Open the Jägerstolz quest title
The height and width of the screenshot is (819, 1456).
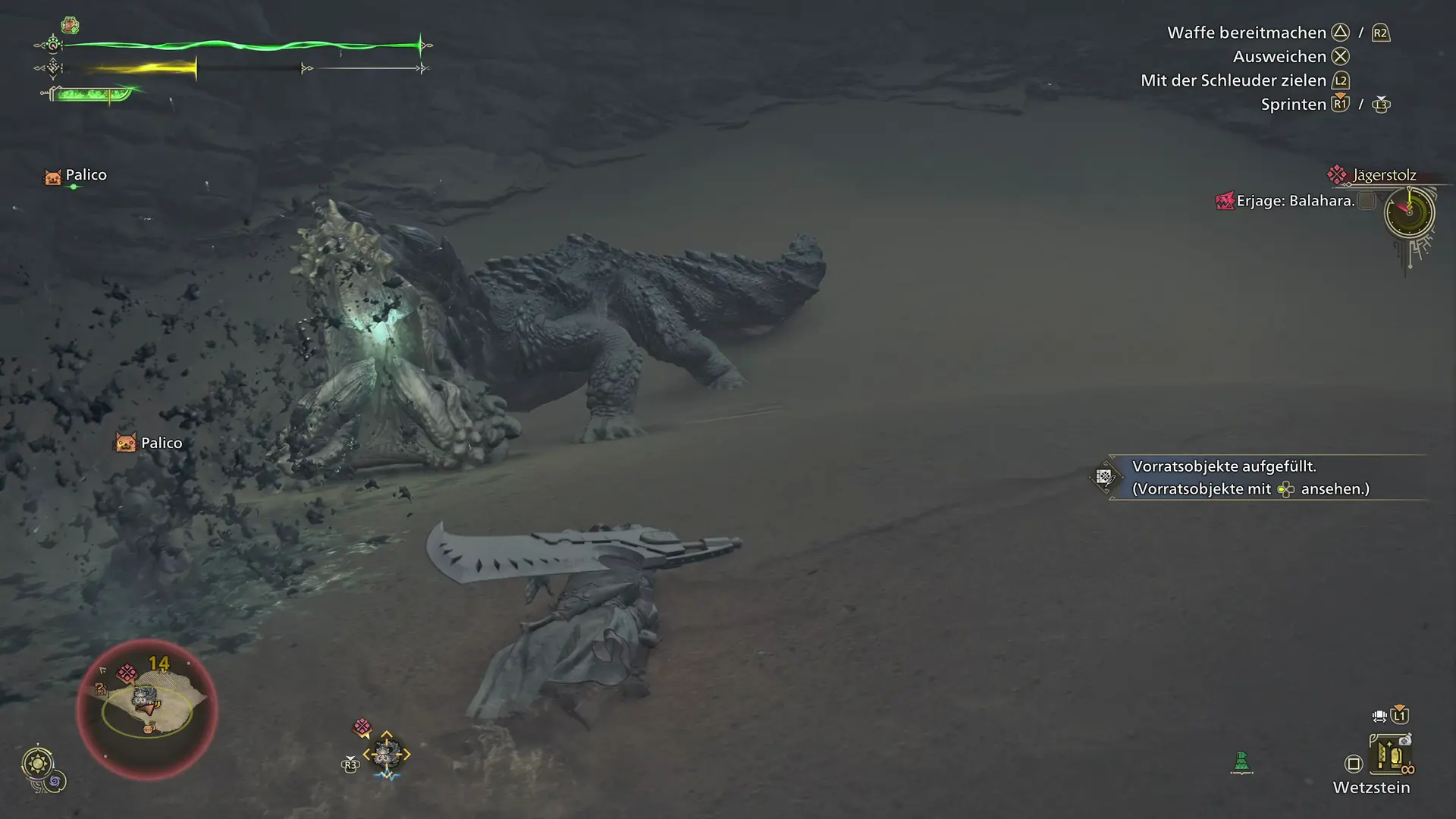coord(1384,175)
